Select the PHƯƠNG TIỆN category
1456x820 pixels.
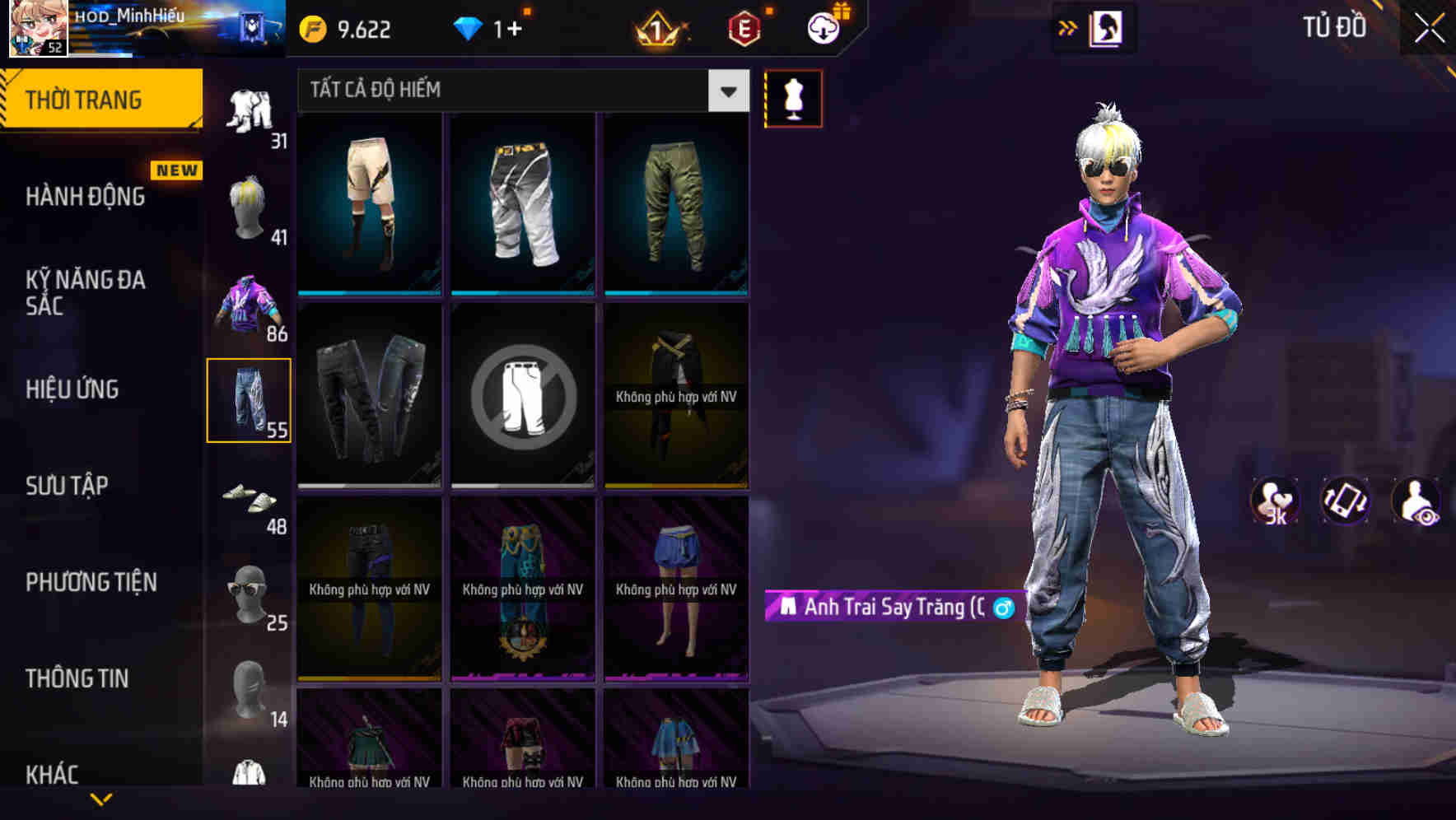point(89,582)
